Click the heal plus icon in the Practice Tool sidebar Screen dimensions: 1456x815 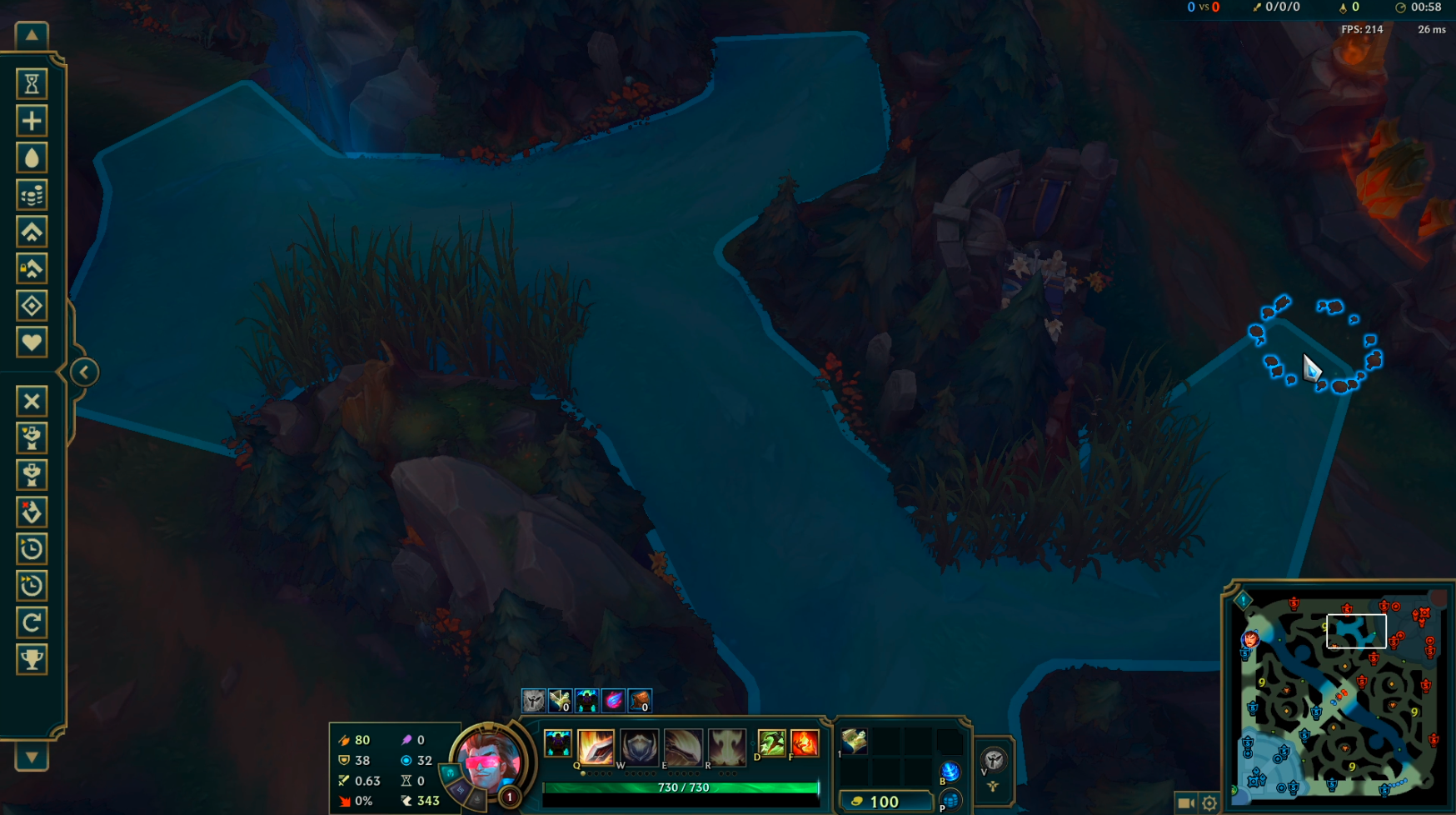click(x=32, y=120)
